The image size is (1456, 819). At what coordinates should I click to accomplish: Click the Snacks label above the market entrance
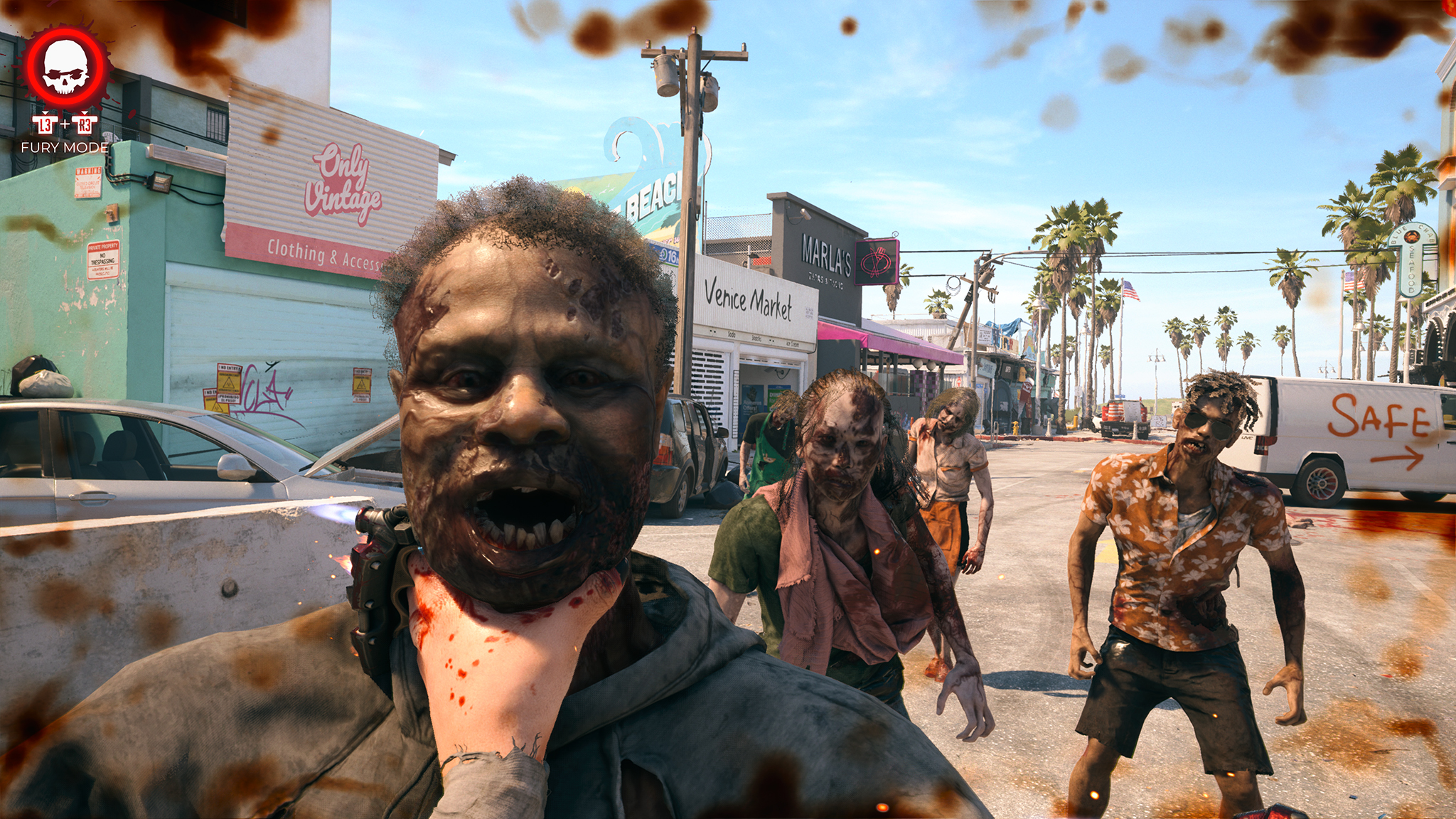pyautogui.click(x=756, y=338)
